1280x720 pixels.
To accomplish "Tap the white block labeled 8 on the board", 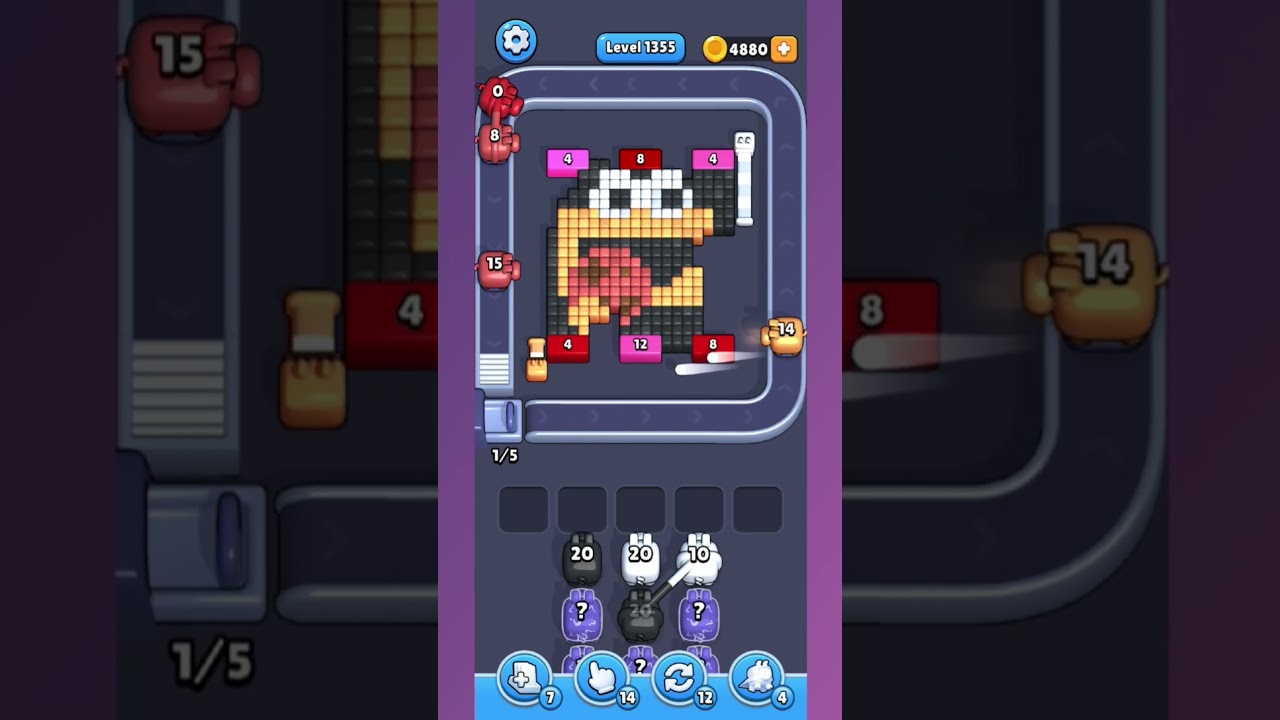I will [x=712, y=343].
